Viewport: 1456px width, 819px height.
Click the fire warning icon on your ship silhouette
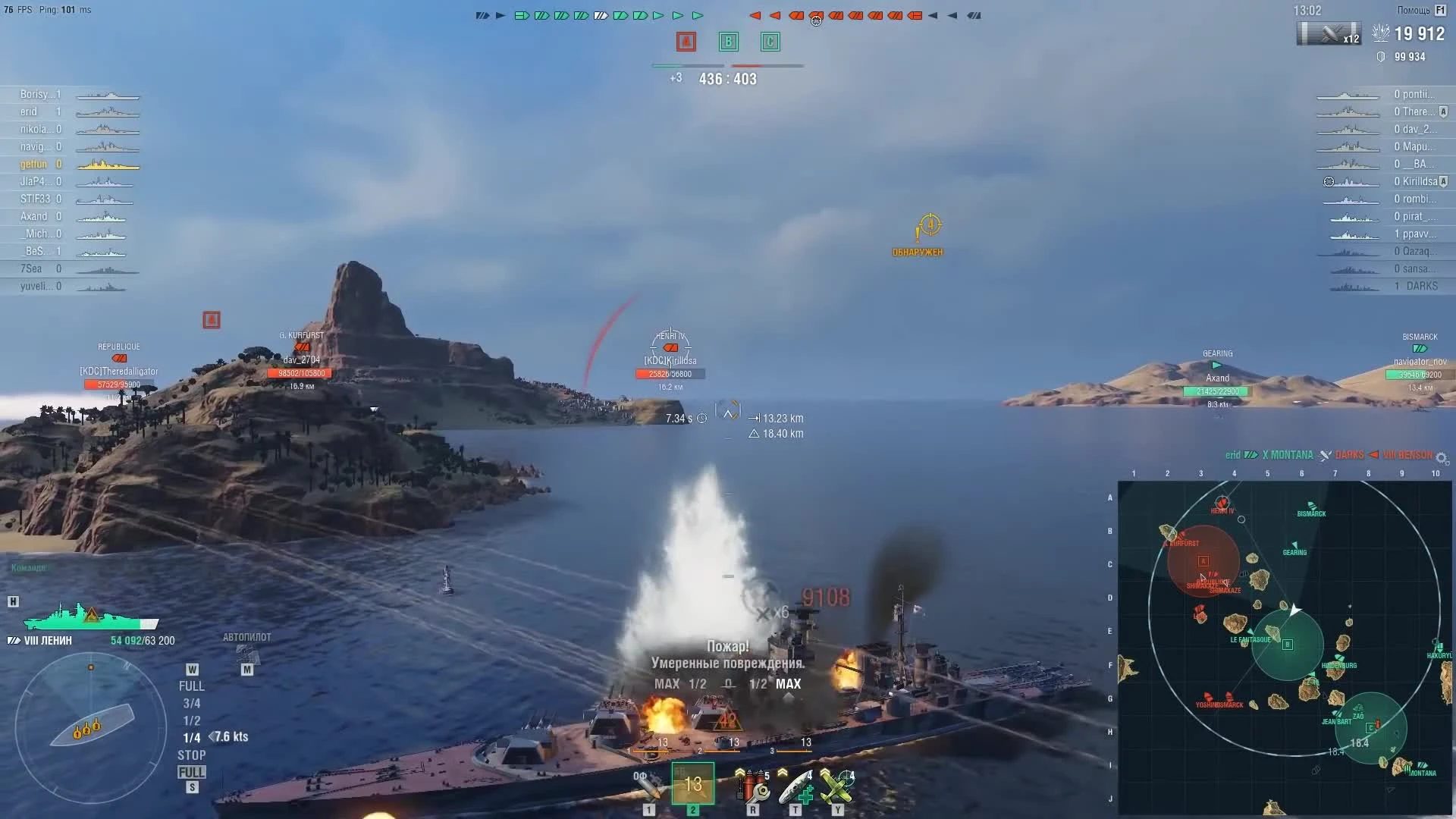(x=91, y=616)
